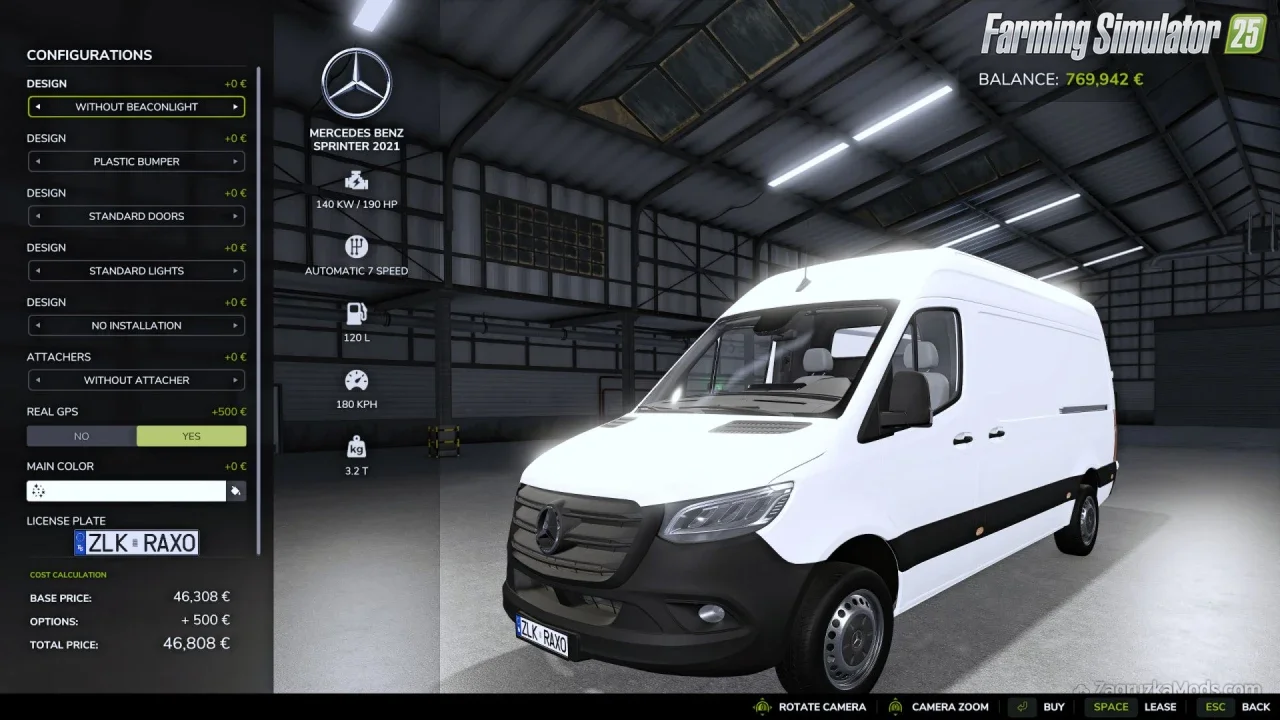The width and height of the screenshot is (1280, 720).
Task: Select previous option before Plastic Bumper
Action: pos(37,161)
